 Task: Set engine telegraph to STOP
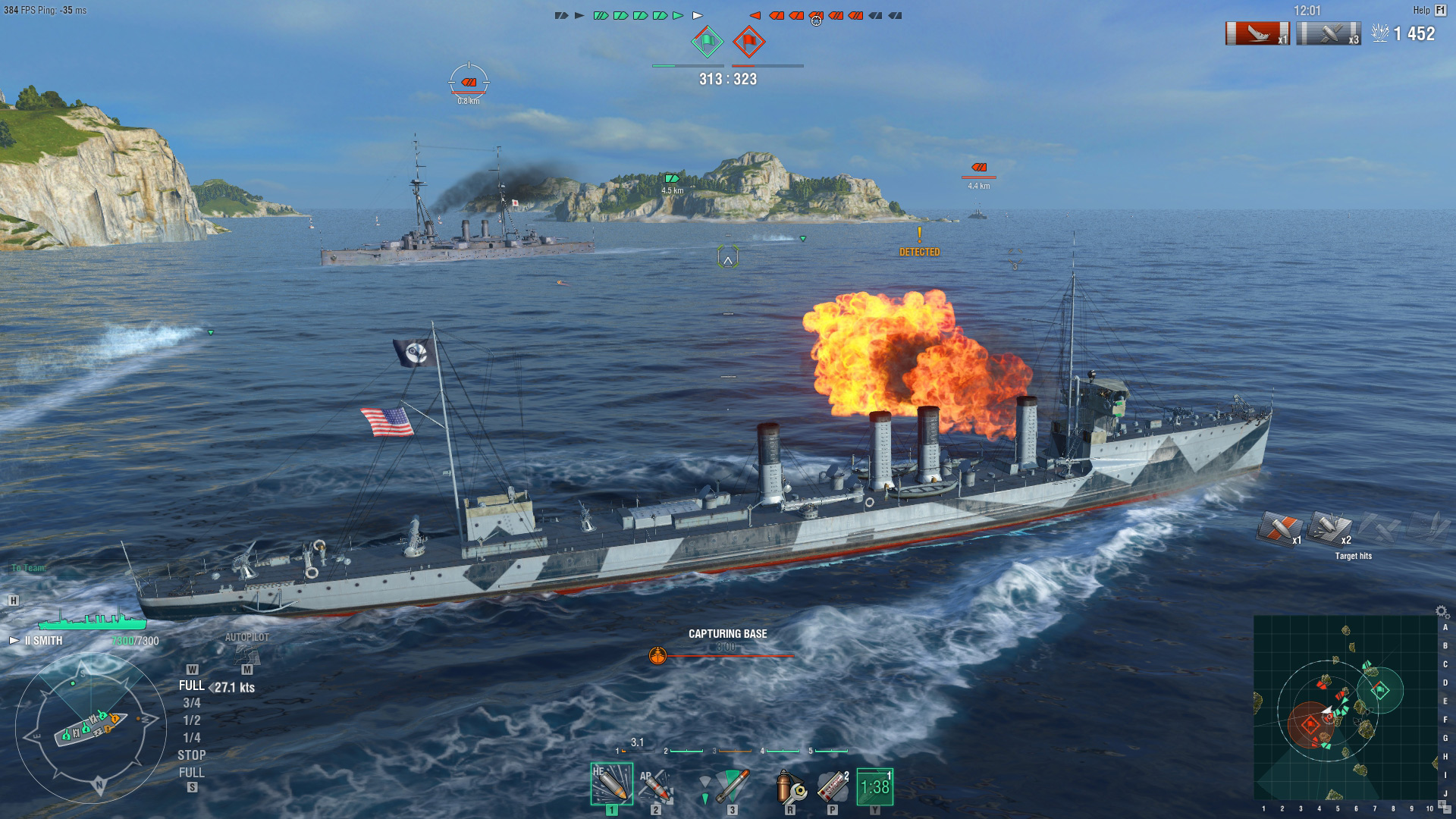pyautogui.click(x=192, y=755)
